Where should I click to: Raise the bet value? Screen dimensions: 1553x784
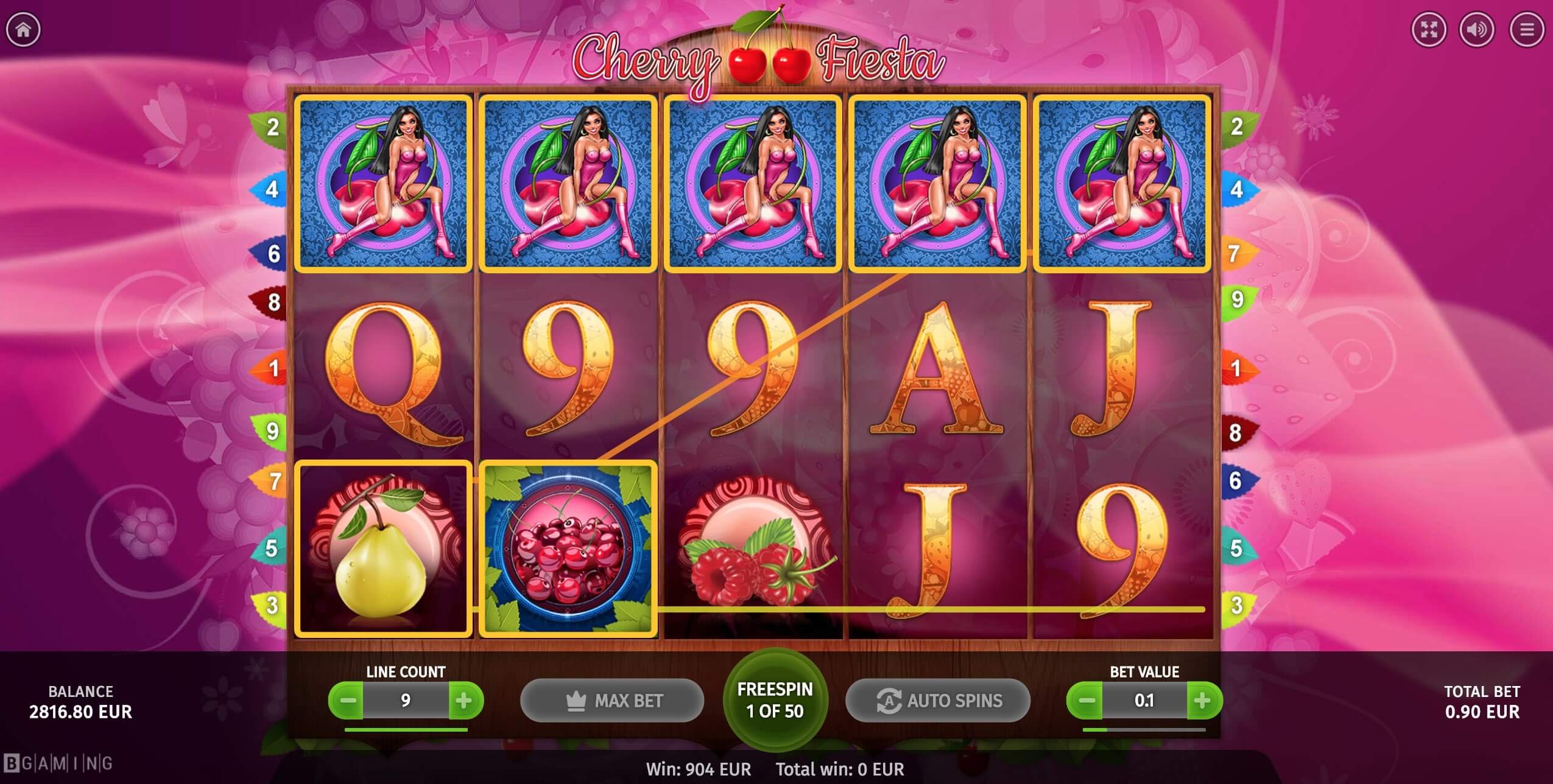tap(1203, 701)
